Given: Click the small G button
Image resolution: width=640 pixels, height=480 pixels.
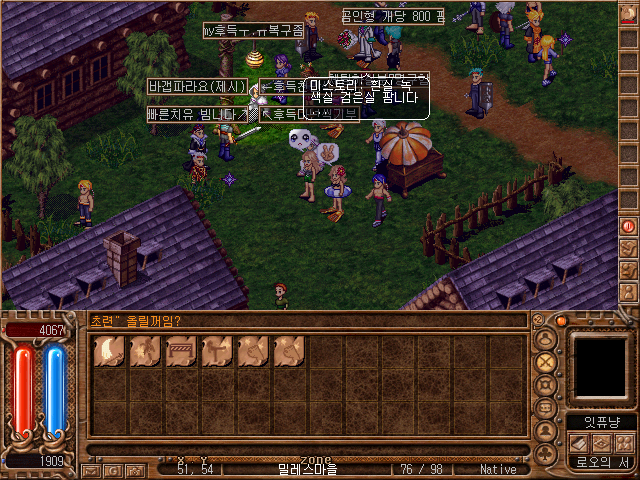Looking at the screenshot, I should pos(112,469).
